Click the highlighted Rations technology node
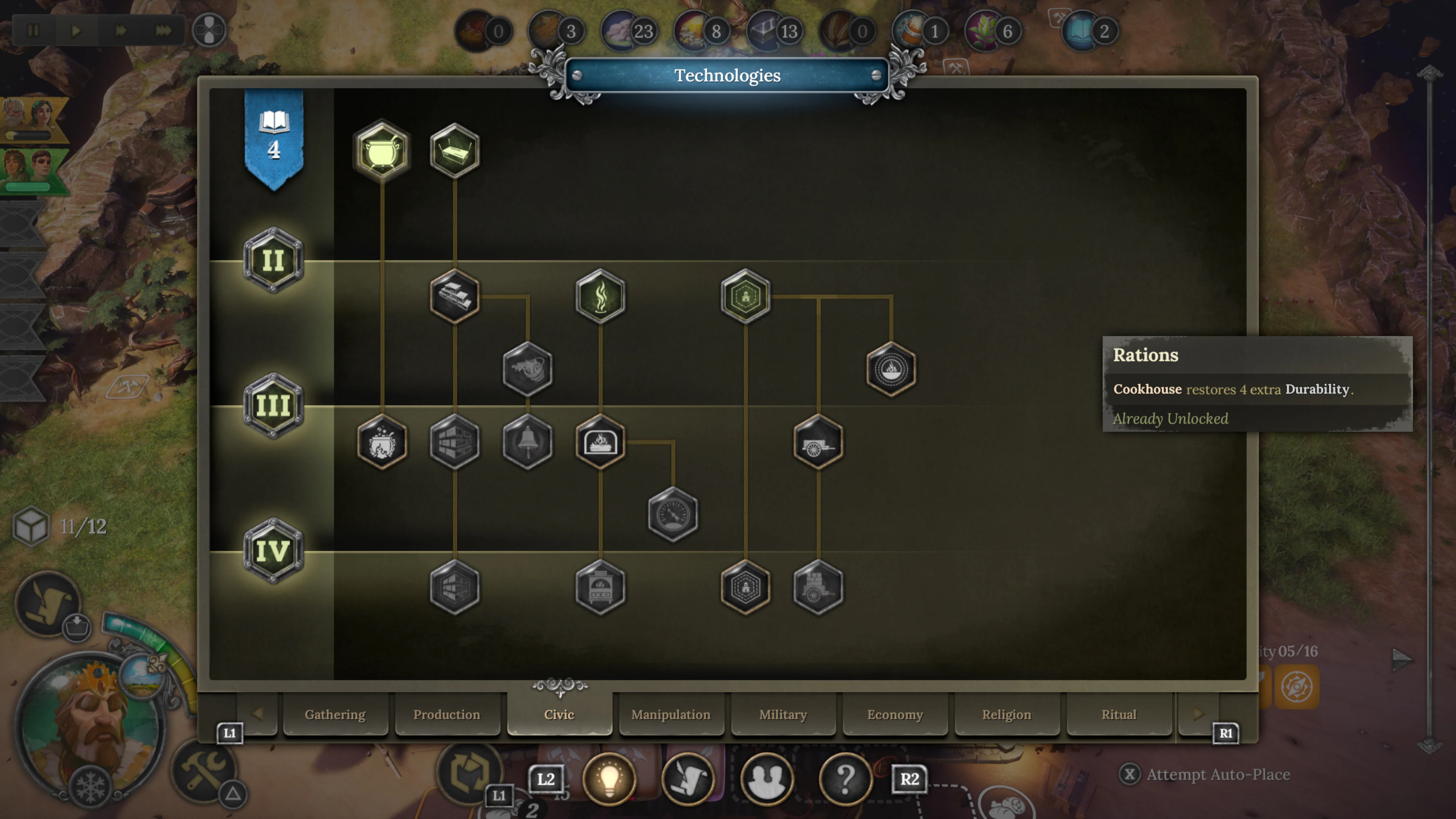 [x=891, y=369]
